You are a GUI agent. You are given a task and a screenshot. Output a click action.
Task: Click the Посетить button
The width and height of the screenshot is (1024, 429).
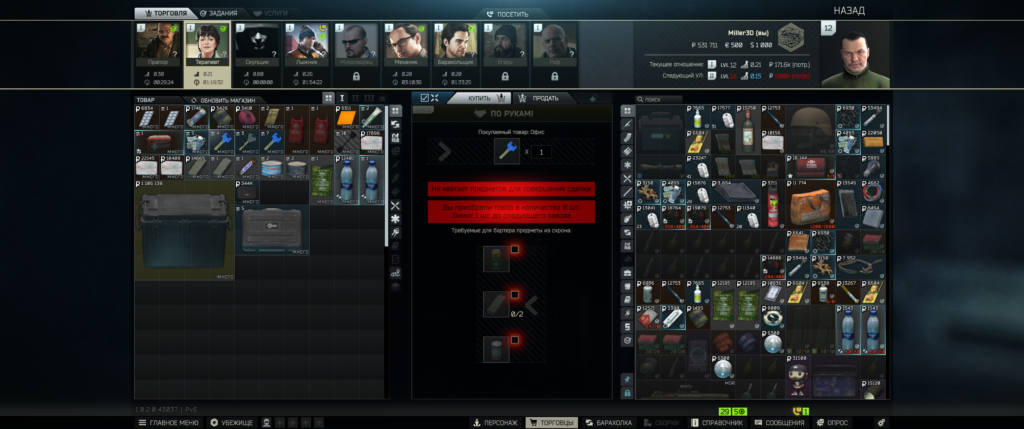pos(512,14)
